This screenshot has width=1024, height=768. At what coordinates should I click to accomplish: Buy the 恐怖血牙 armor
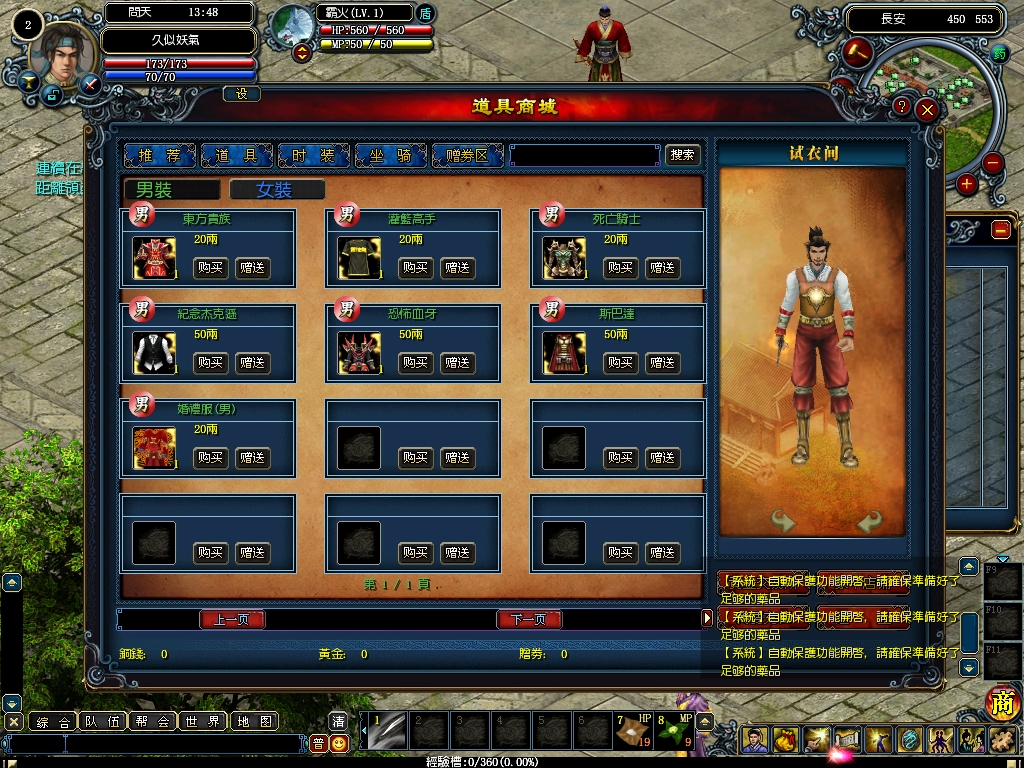coord(415,363)
